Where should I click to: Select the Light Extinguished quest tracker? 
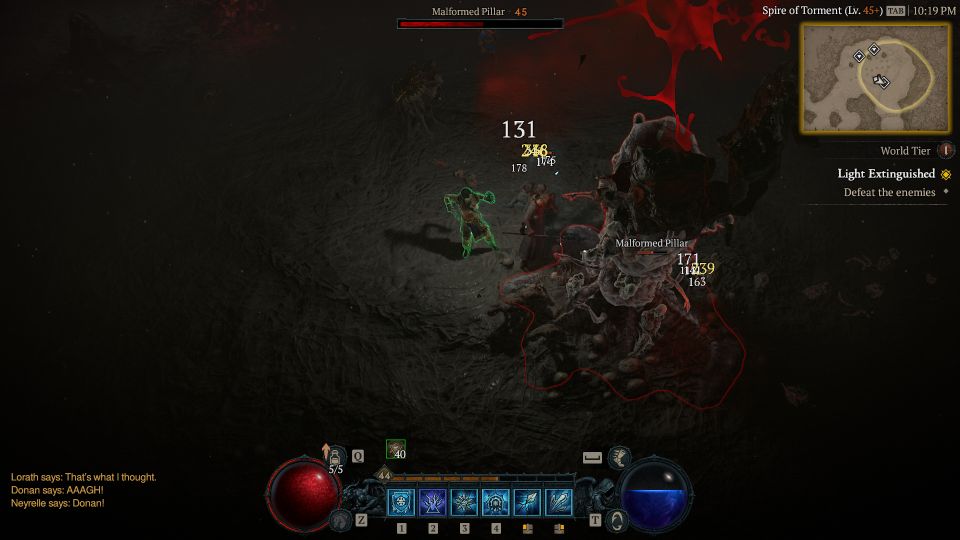coord(886,173)
